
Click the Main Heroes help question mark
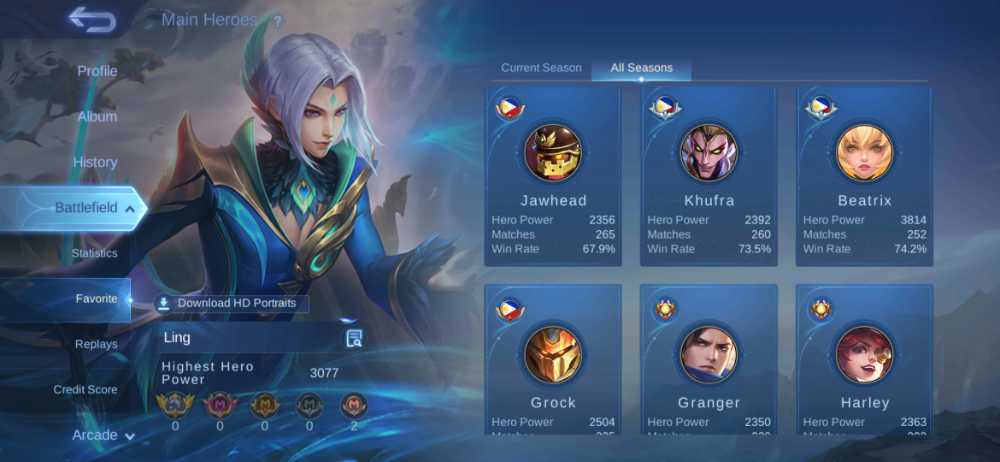(x=277, y=21)
